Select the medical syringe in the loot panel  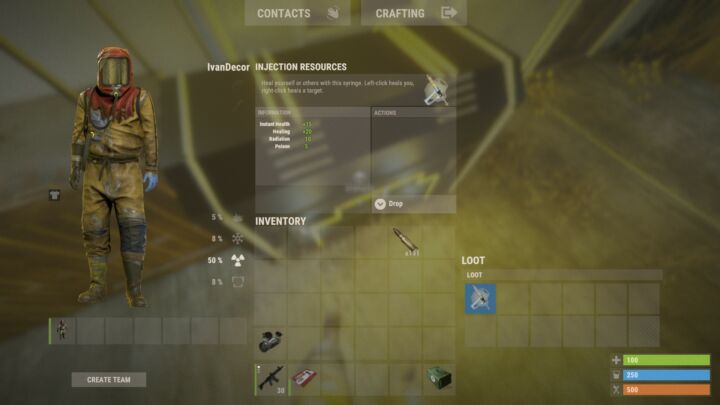(x=481, y=299)
